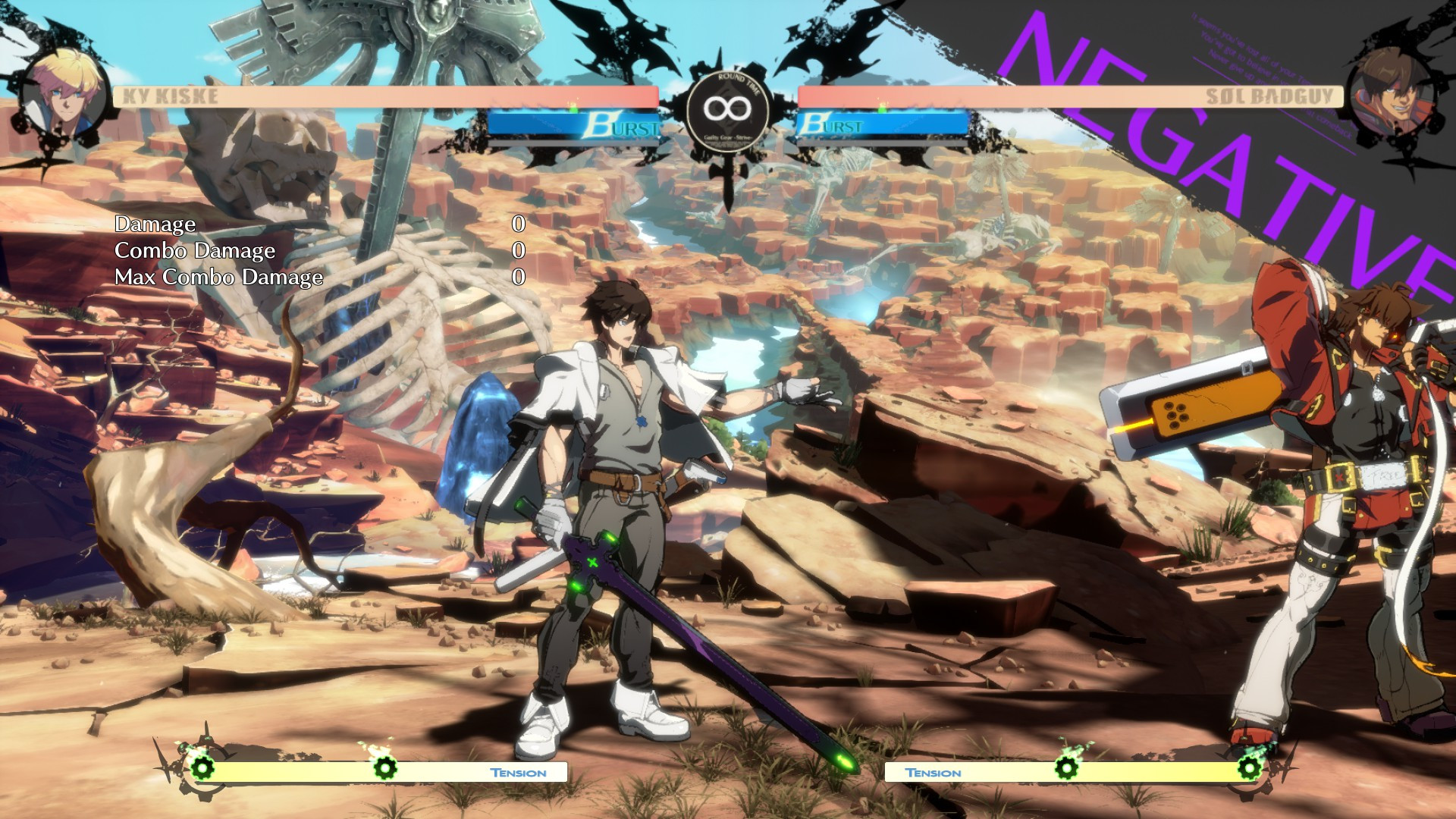Select the infinity Round Time clock emblem

(726, 108)
